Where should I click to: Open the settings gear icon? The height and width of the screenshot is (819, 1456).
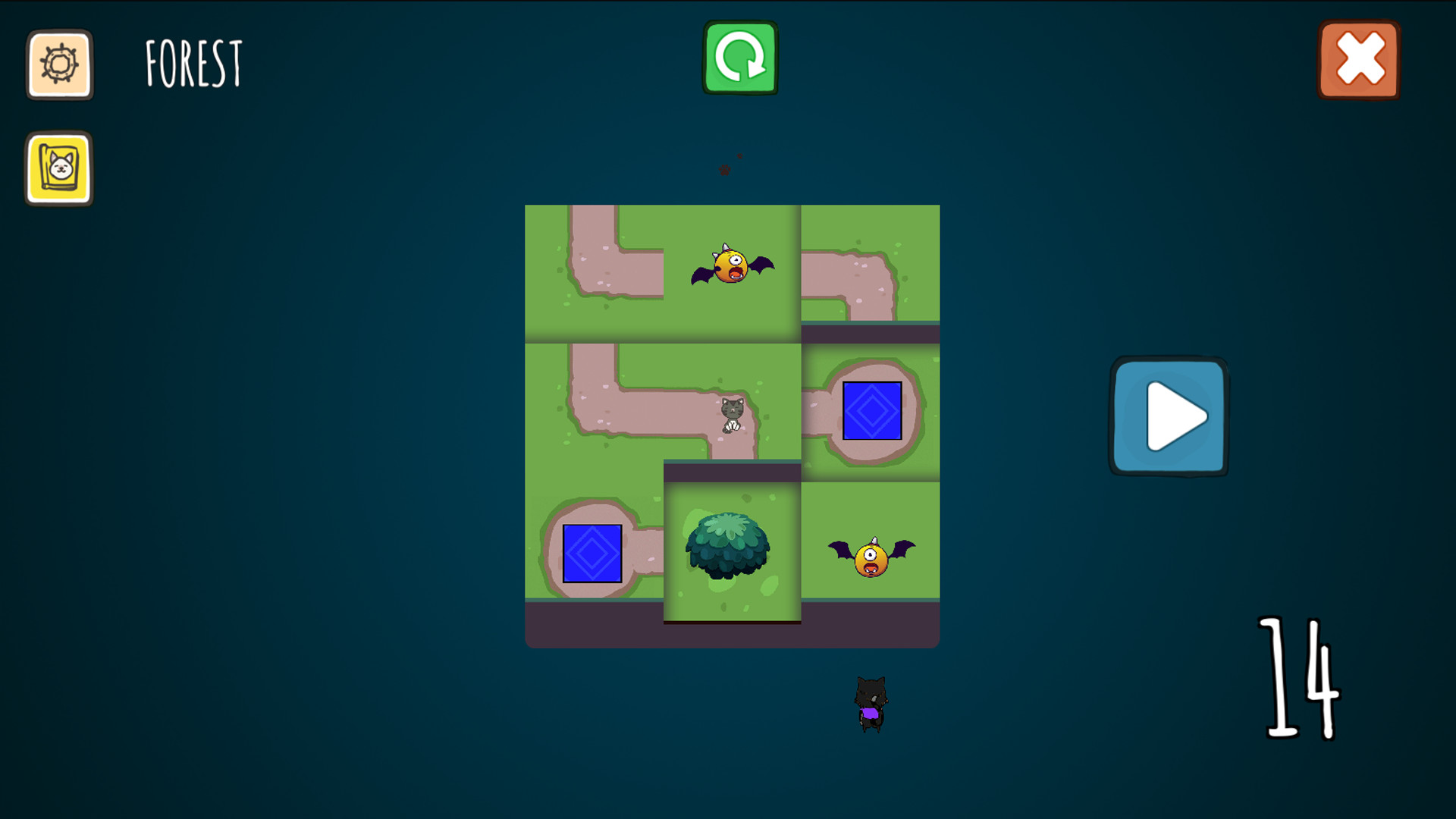[x=59, y=65]
